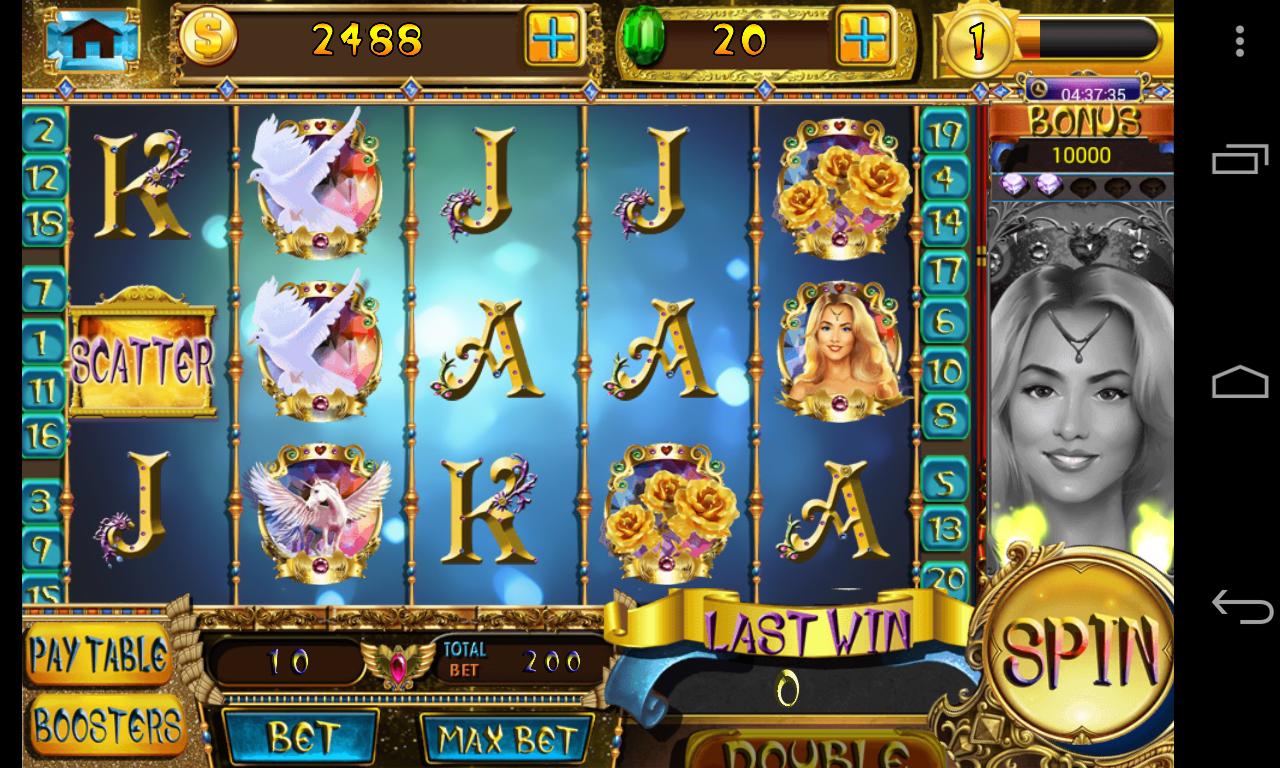Viewport: 1280px width, 768px height.
Task: Spin the slot reels
Action: coord(1080,649)
